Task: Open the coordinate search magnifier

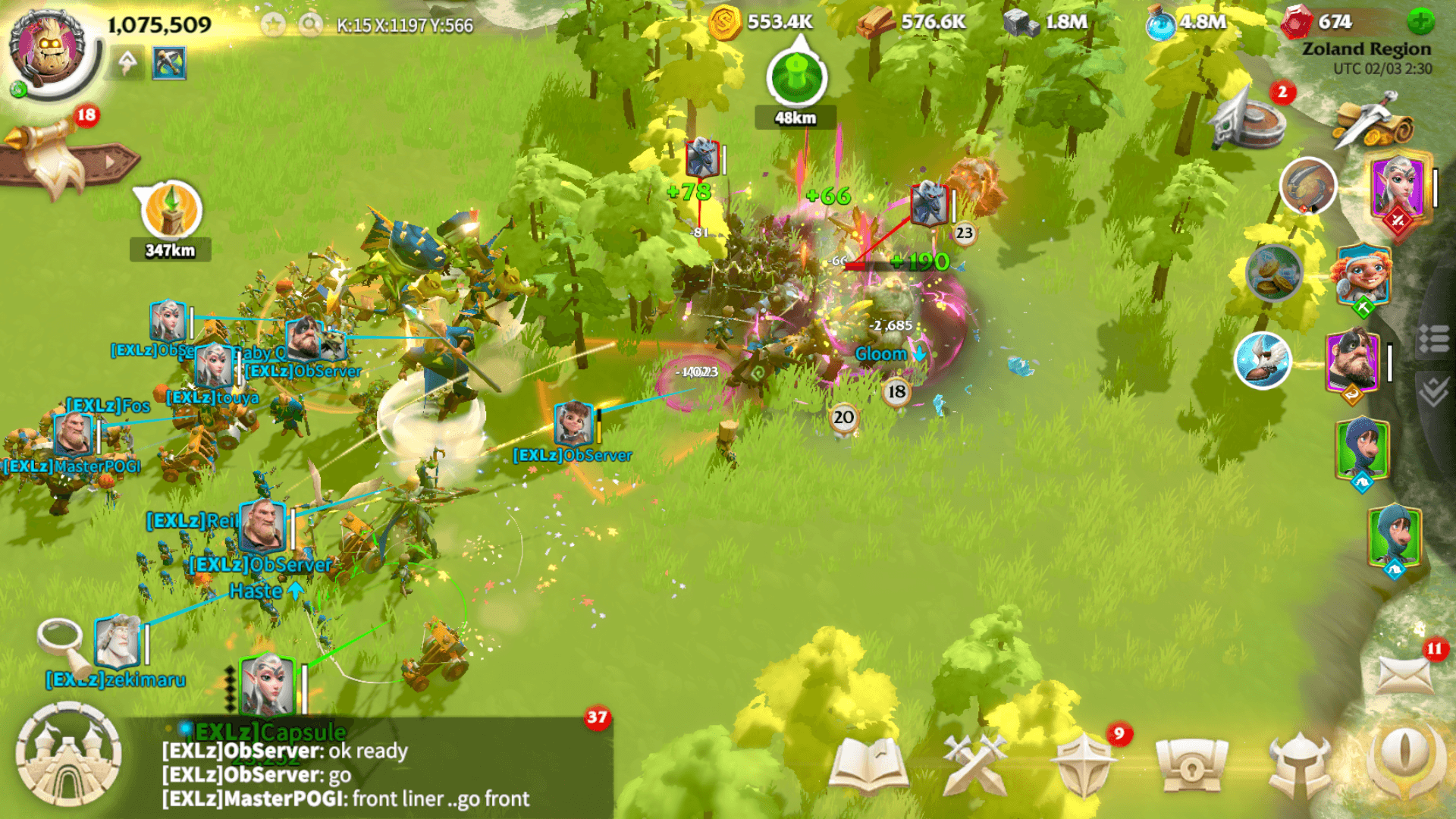Action: pos(309,25)
